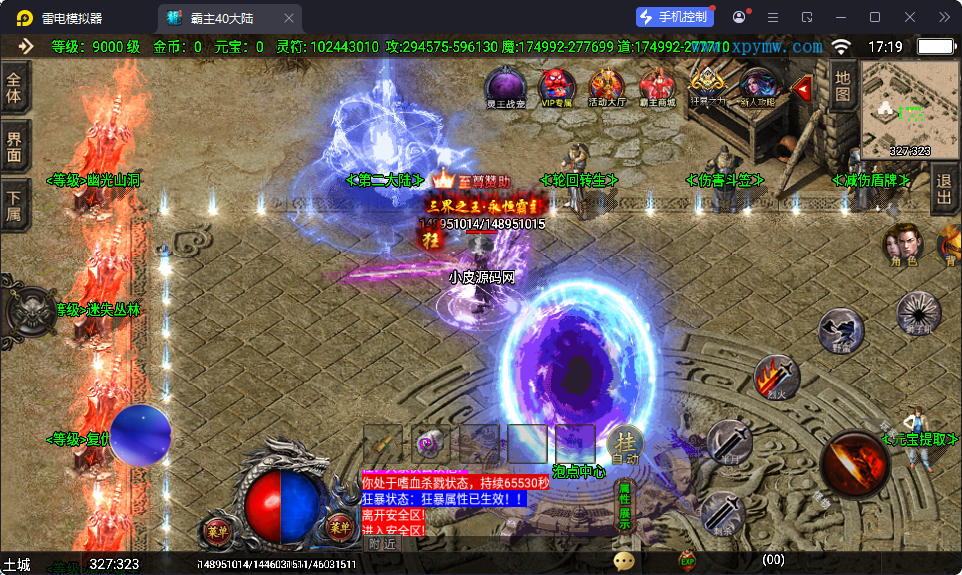Open the 角色 character icon
Viewport: 962px width, 575px height.
click(x=902, y=244)
